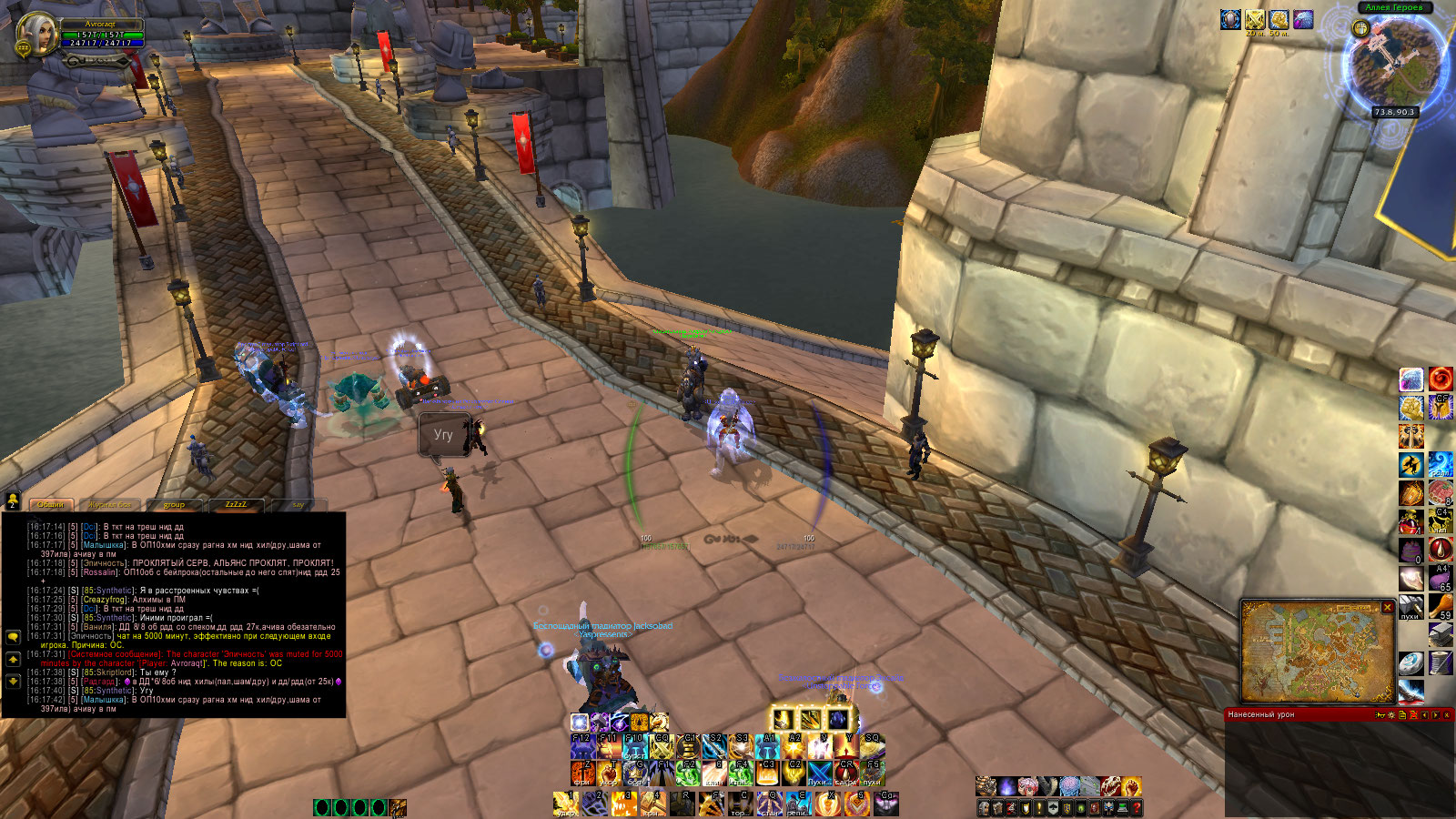Click the crossed swords buff icon
Image resolution: width=1456 pixels, height=819 pixels.
(1255, 20)
